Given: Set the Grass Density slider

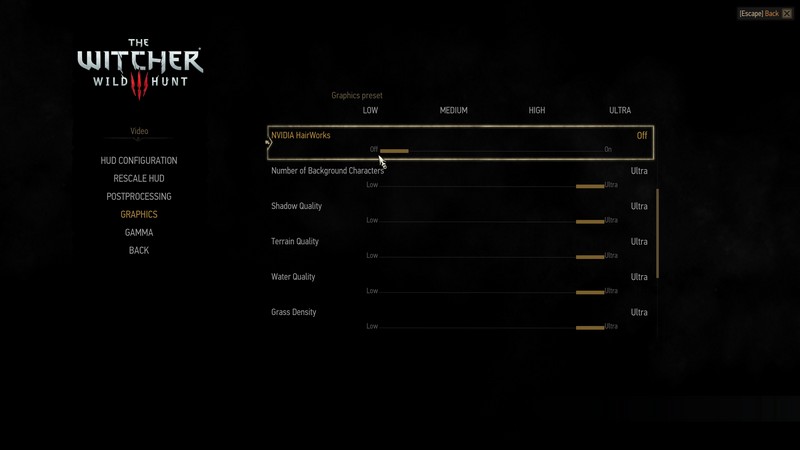Looking at the screenshot, I should (x=491, y=327).
